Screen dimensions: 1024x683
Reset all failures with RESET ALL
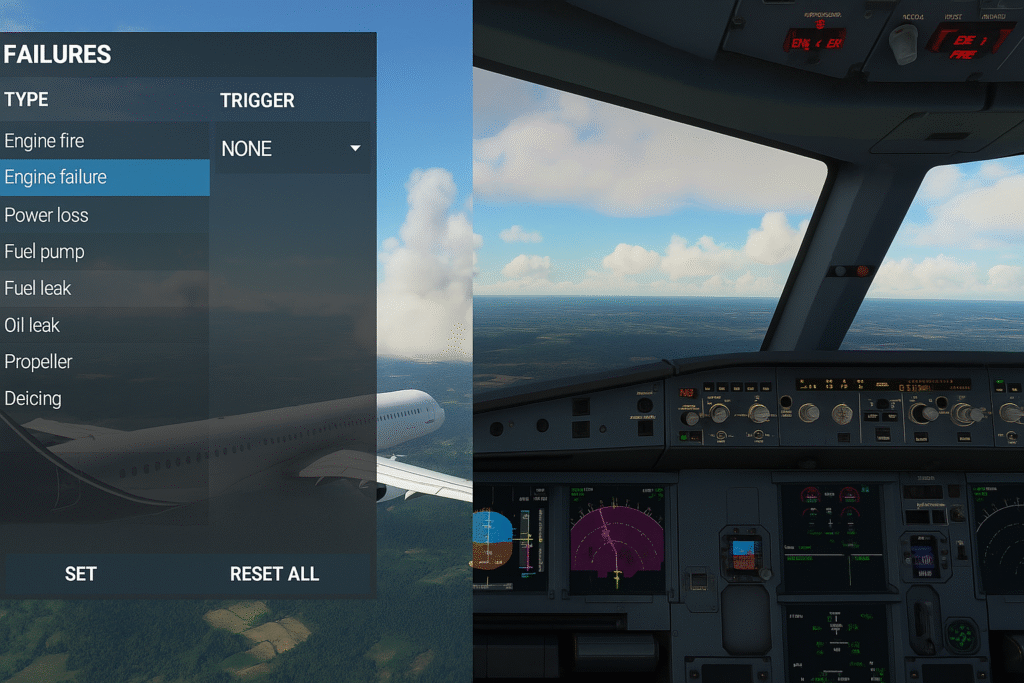pyautogui.click(x=274, y=574)
